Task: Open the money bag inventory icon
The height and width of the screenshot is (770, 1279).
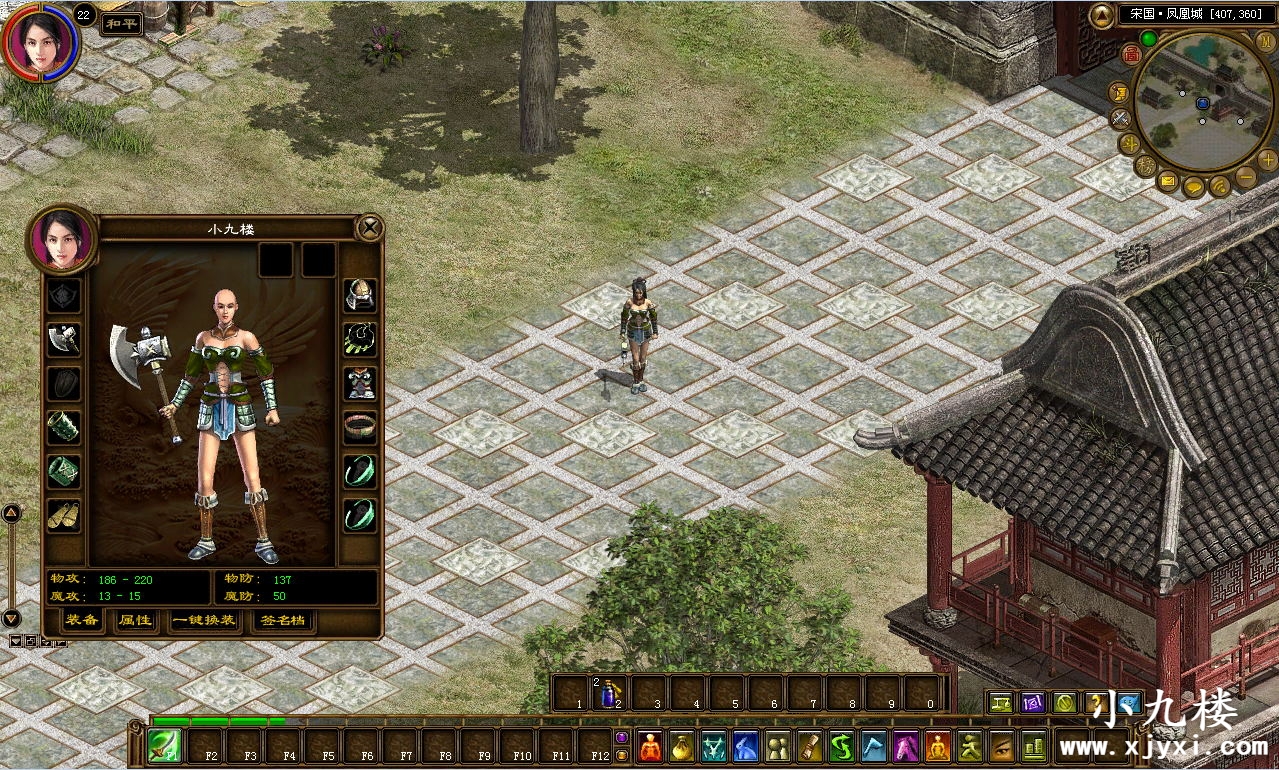Action: [x=683, y=746]
